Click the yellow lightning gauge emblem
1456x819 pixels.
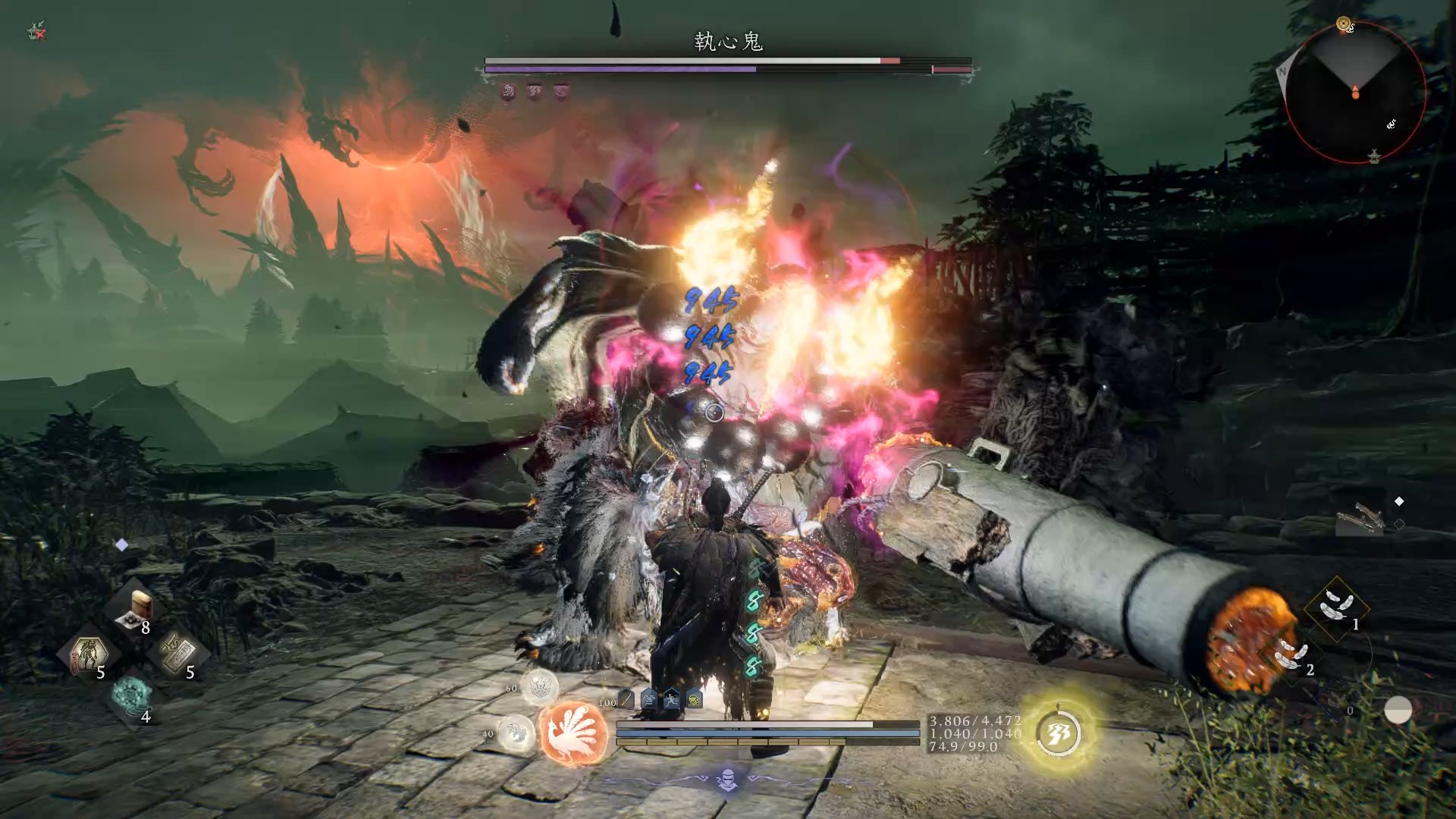click(x=1059, y=732)
